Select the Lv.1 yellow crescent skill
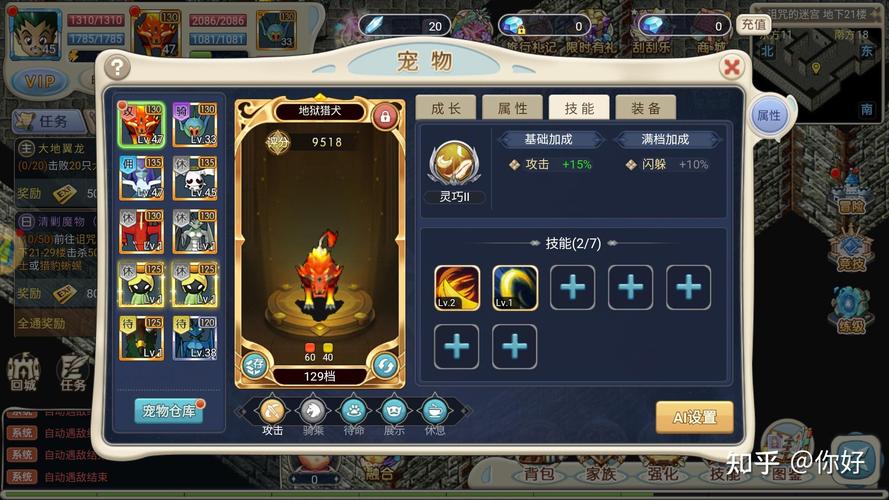The width and height of the screenshot is (889, 500). 515,288
